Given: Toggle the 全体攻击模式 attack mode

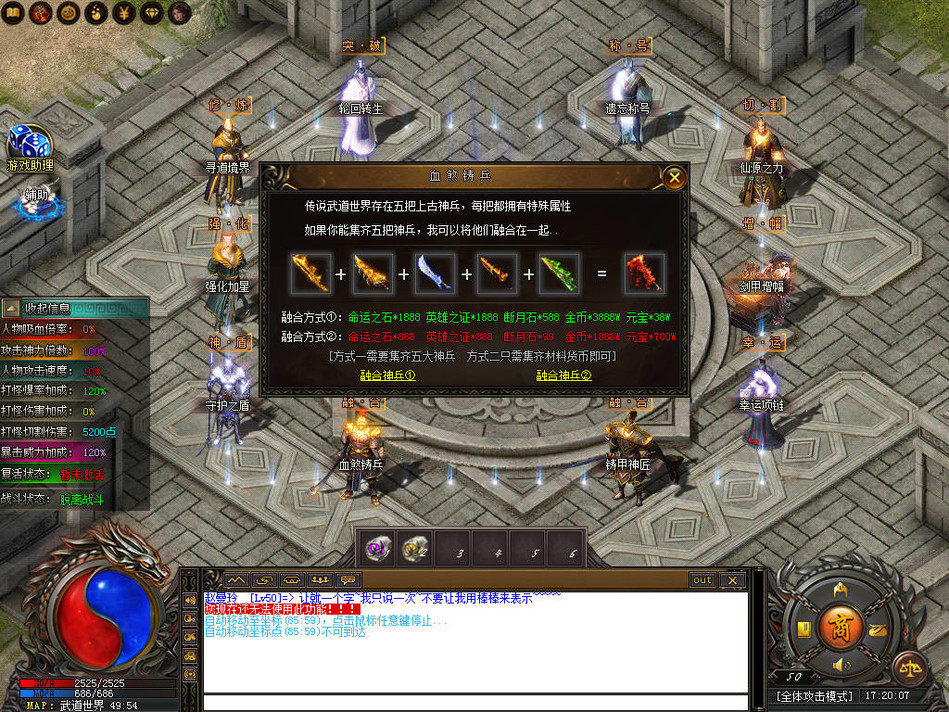Looking at the screenshot, I should pos(815,695).
